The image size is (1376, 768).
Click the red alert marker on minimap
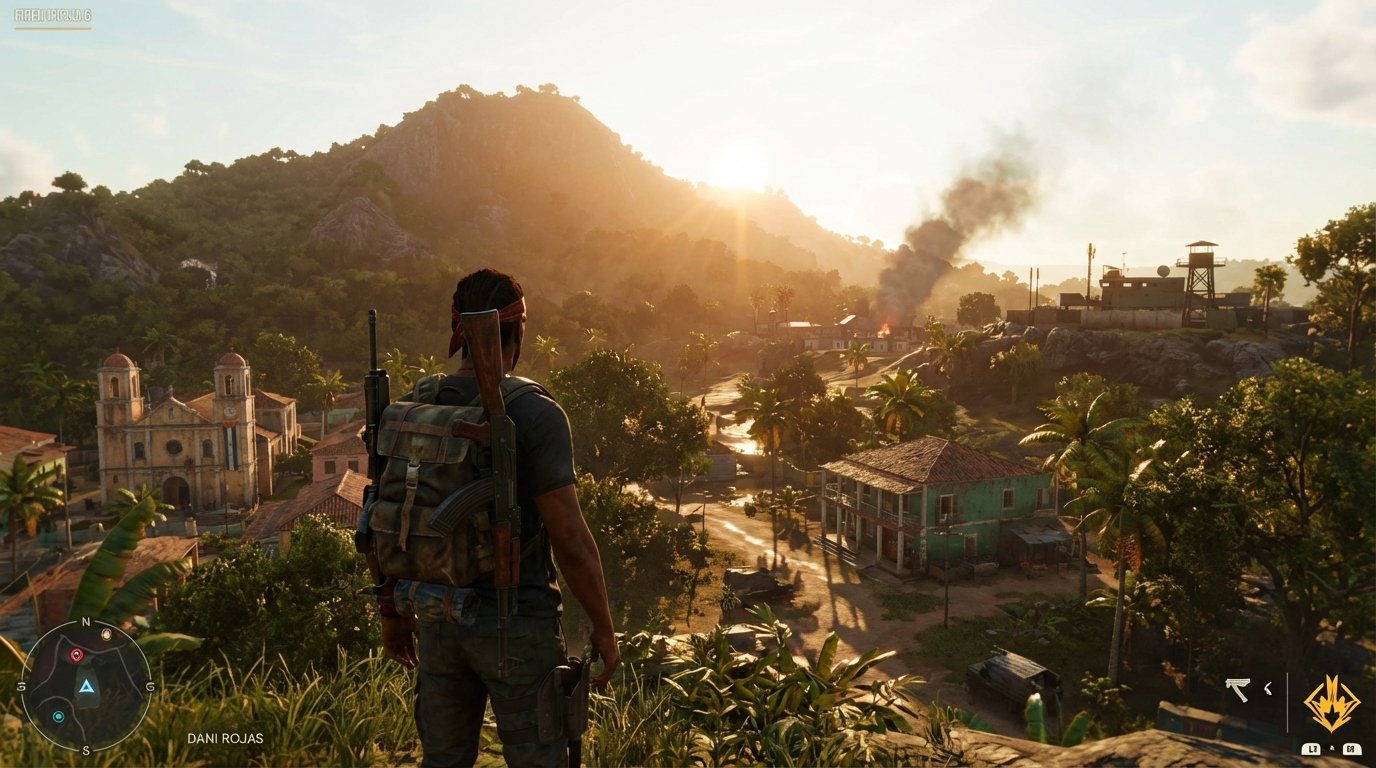click(x=76, y=654)
